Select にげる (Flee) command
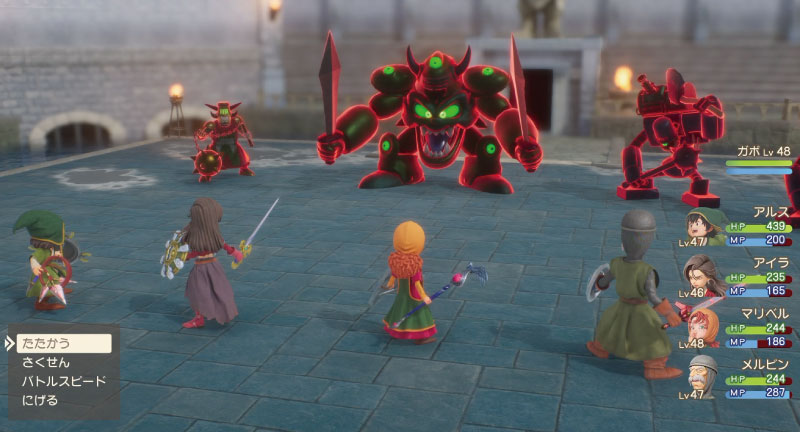 [x=40, y=400]
